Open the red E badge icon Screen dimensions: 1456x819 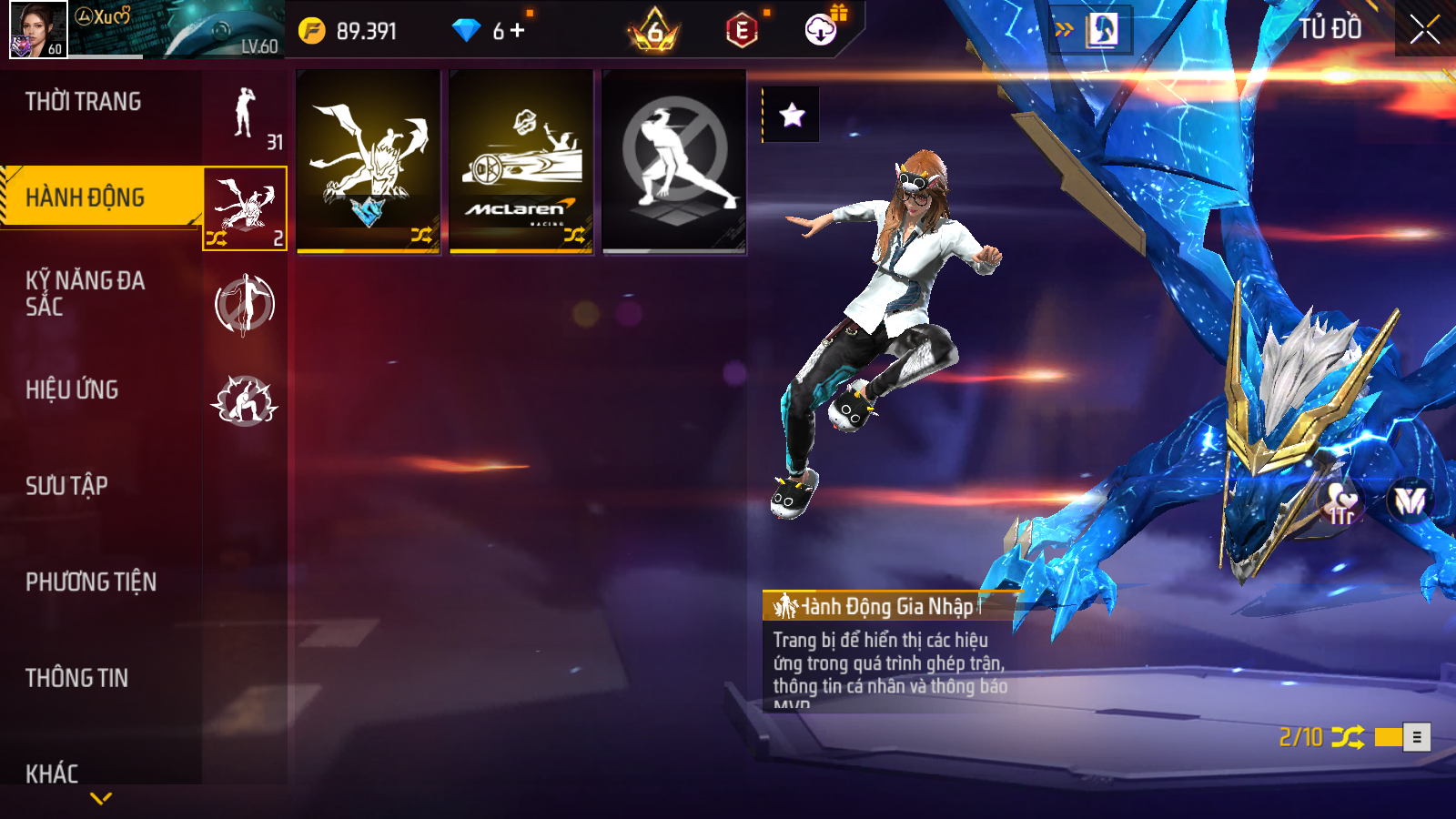(743, 31)
